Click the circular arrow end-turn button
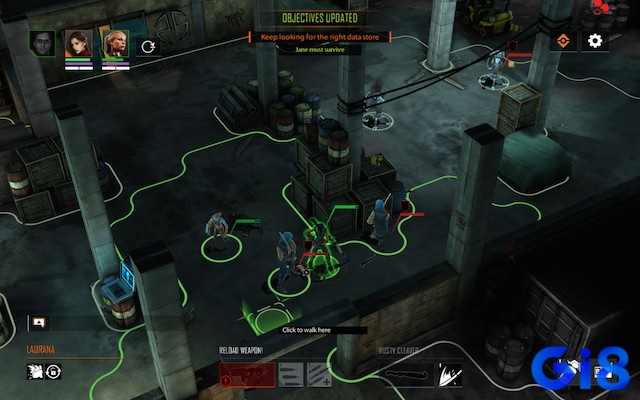The height and width of the screenshot is (400, 640). (148, 46)
